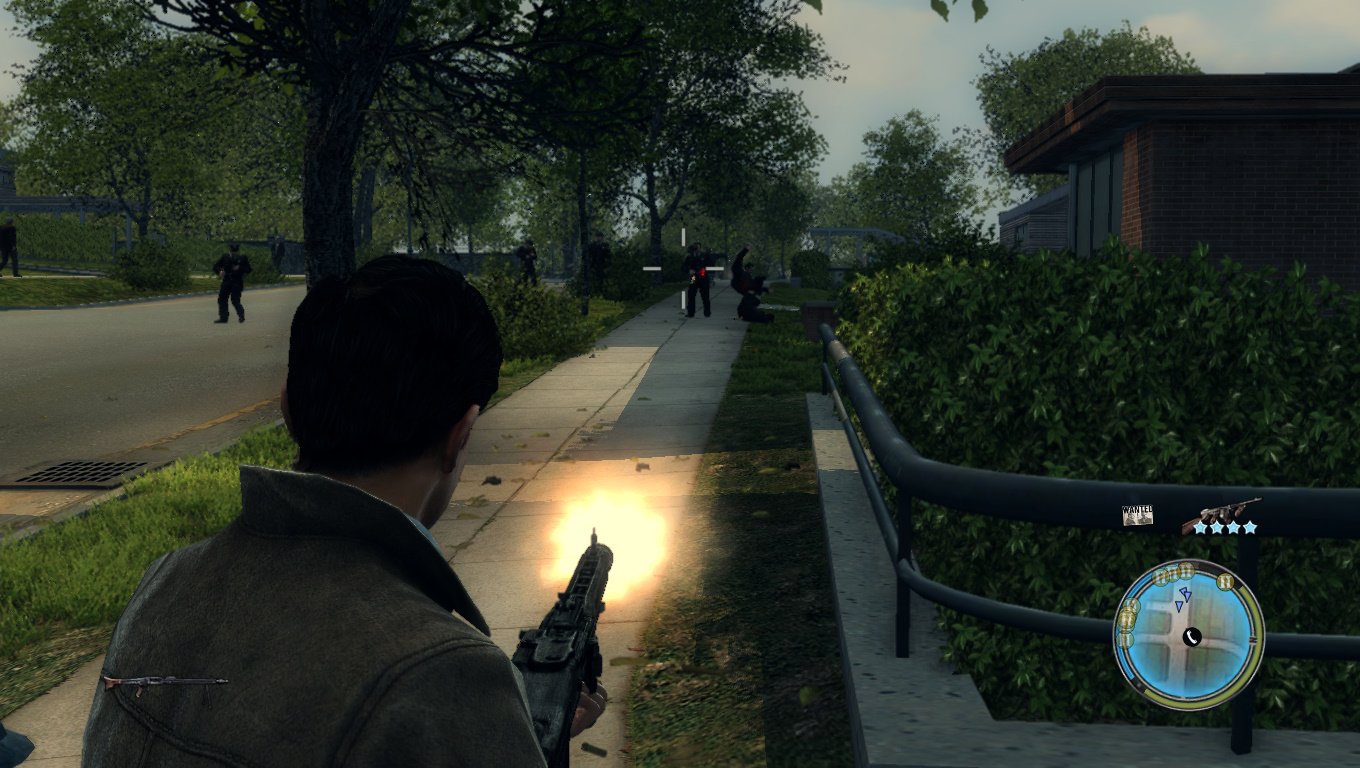This screenshot has width=1360, height=768.
Task: Select the Thompson submachine gun icon
Action: (x=1220, y=512)
